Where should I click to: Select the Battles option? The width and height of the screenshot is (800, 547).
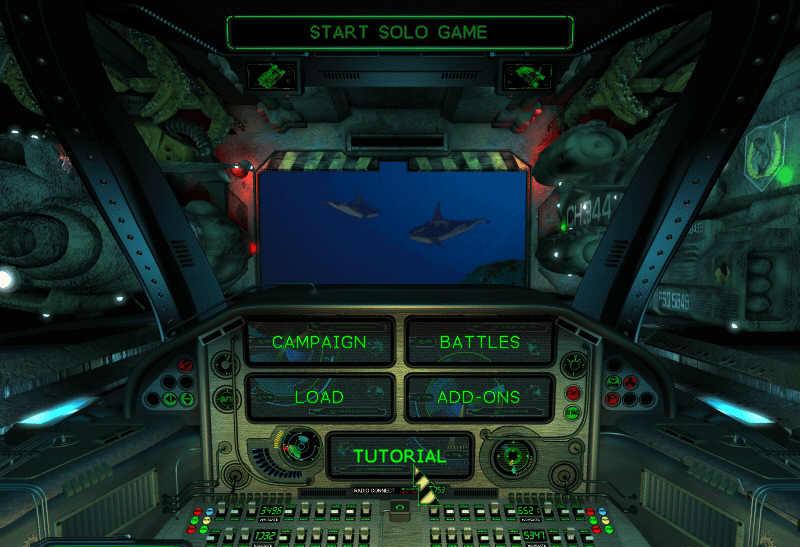[x=480, y=342]
